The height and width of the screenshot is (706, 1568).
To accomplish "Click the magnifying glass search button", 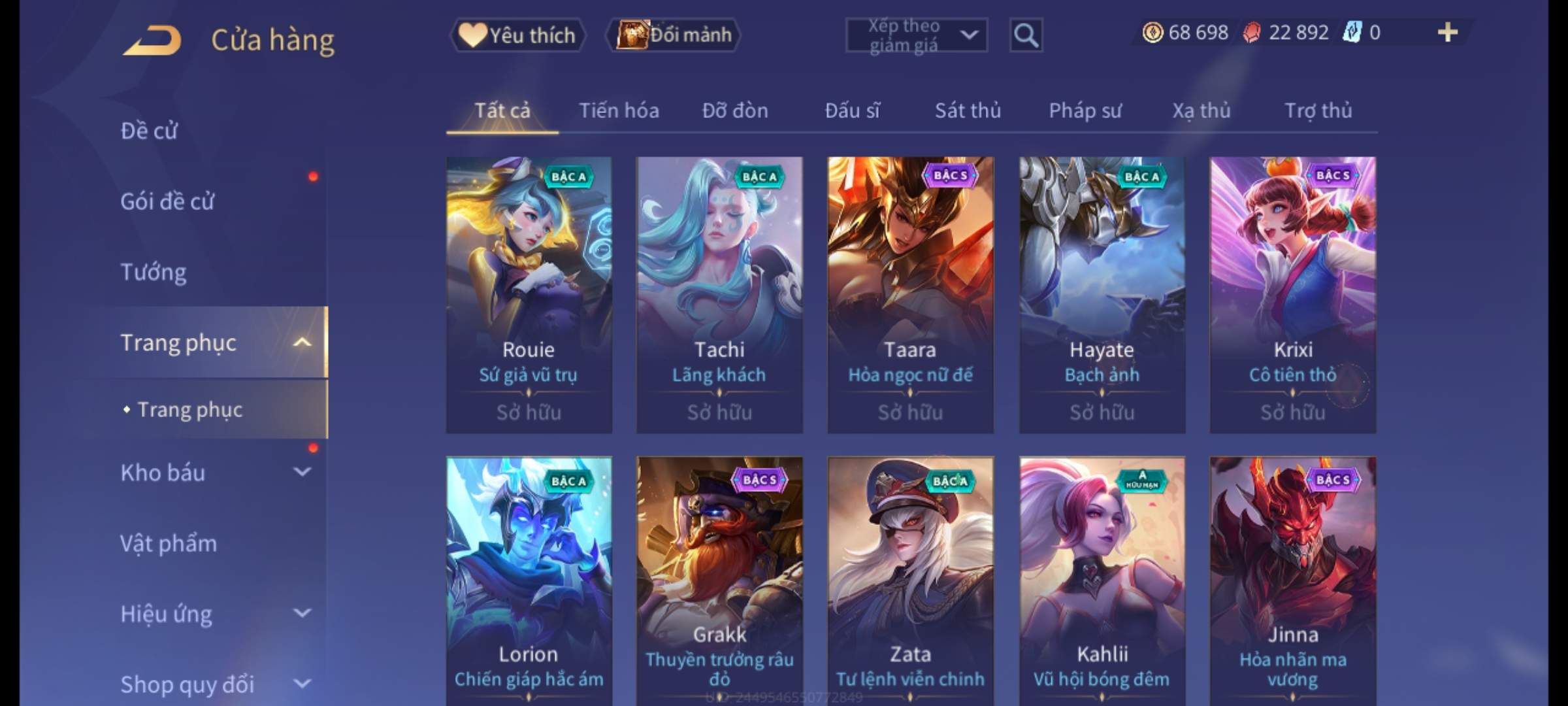I will coord(1026,35).
